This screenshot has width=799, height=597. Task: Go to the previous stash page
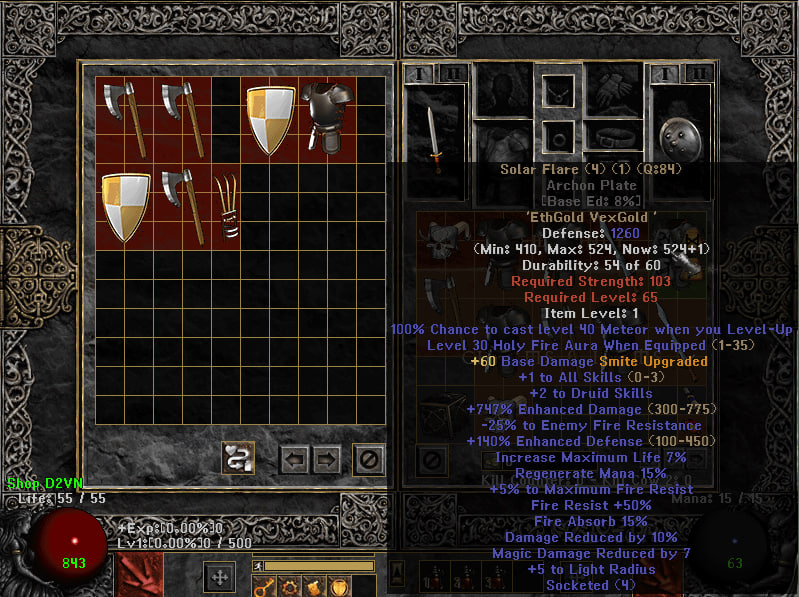pos(294,460)
